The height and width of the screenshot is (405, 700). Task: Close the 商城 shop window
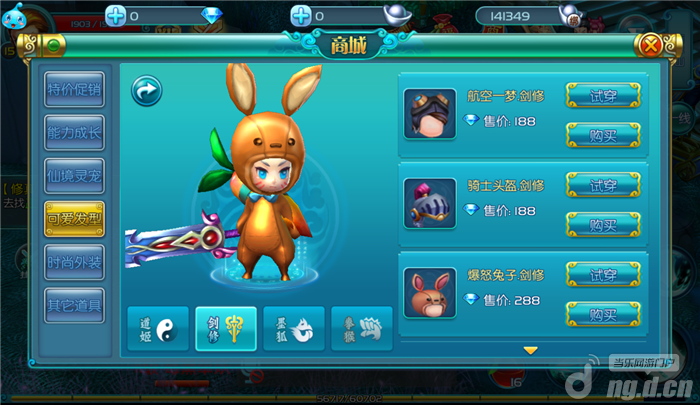coord(650,45)
